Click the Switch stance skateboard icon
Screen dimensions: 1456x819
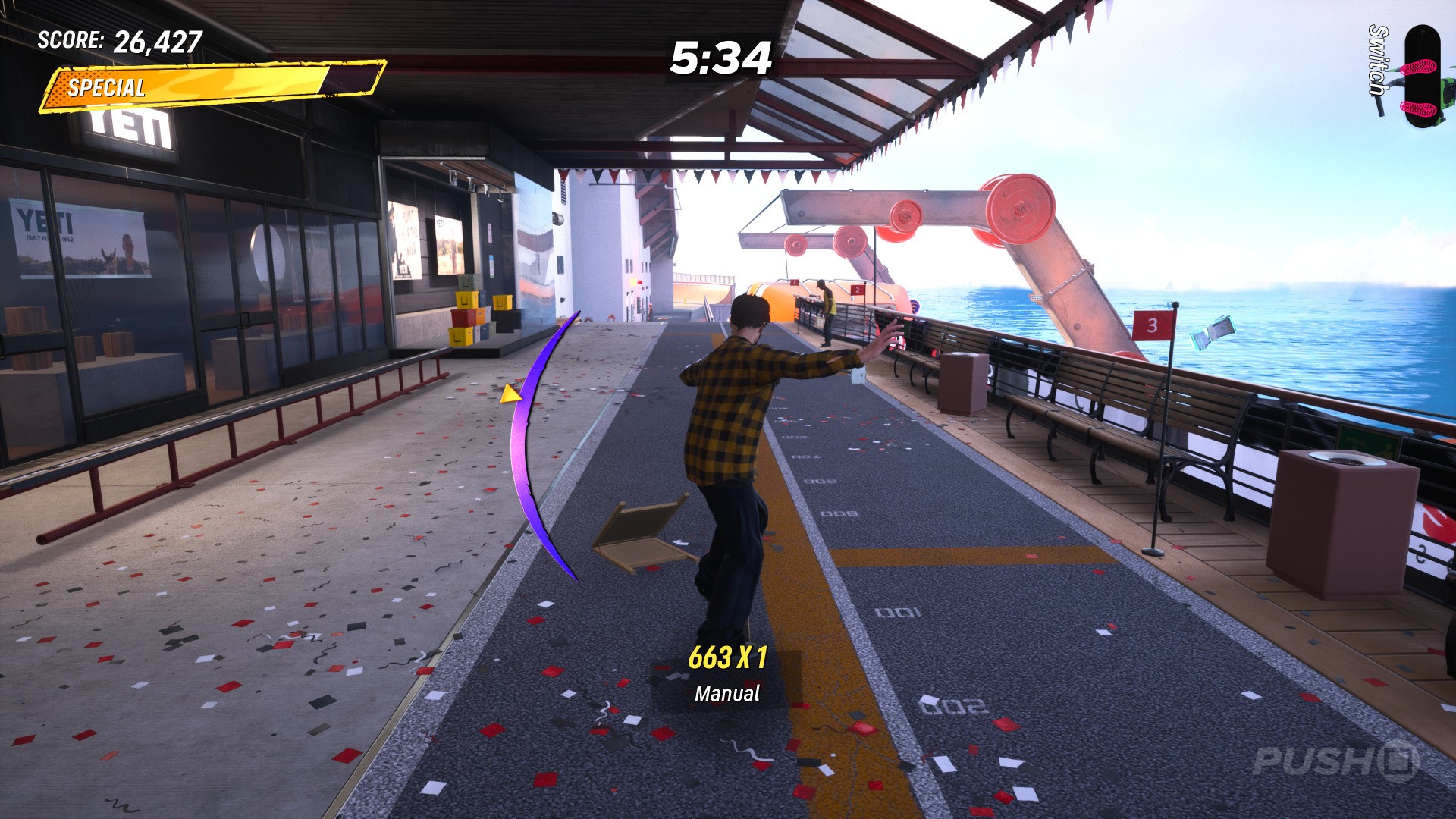[x=1420, y=76]
